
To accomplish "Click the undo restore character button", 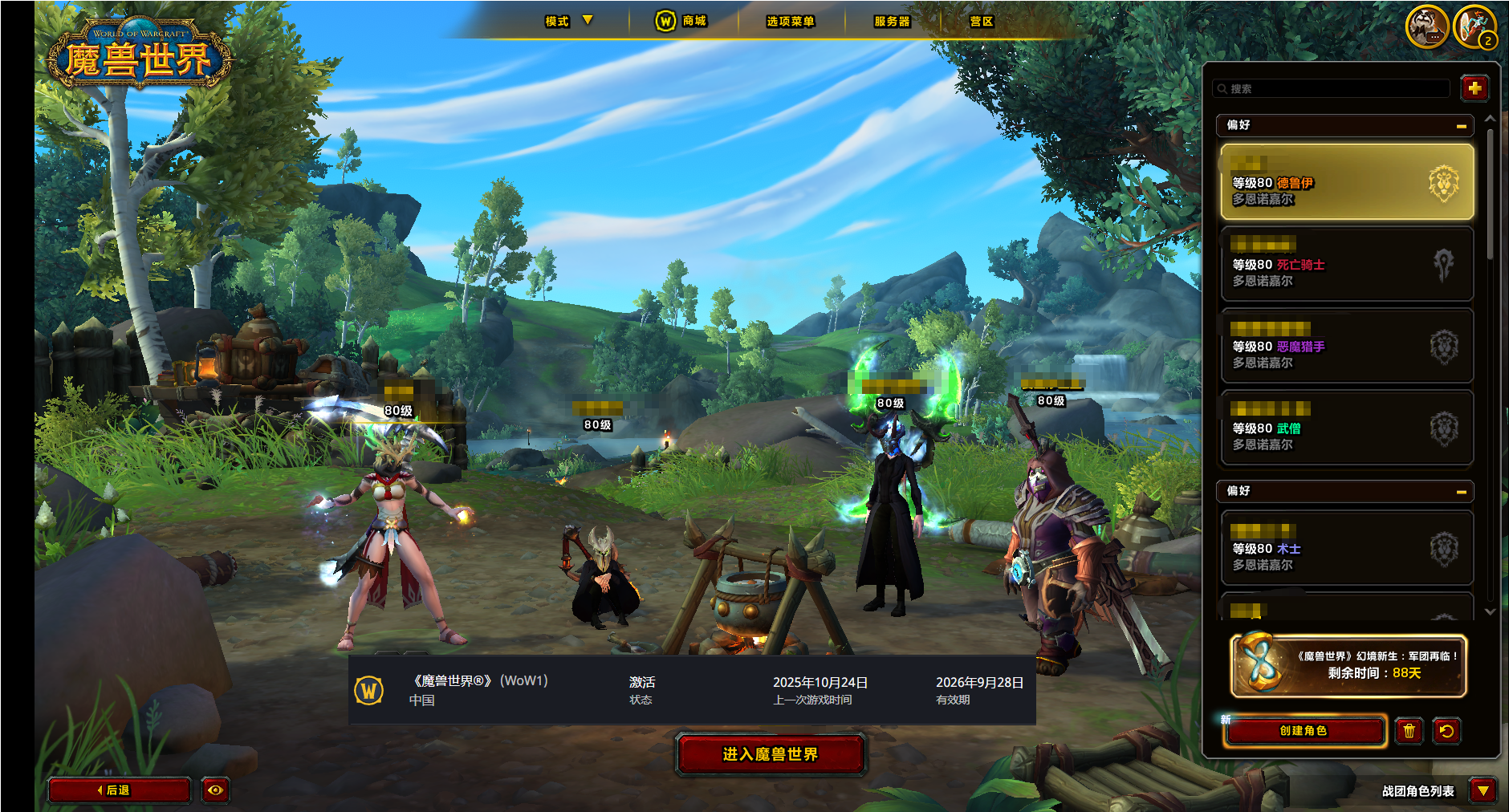I will (1446, 731).
